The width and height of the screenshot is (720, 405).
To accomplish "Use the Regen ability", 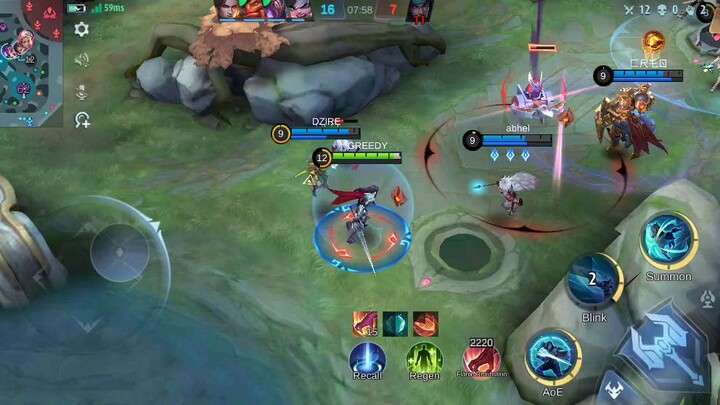I will (x=424, y=359).
